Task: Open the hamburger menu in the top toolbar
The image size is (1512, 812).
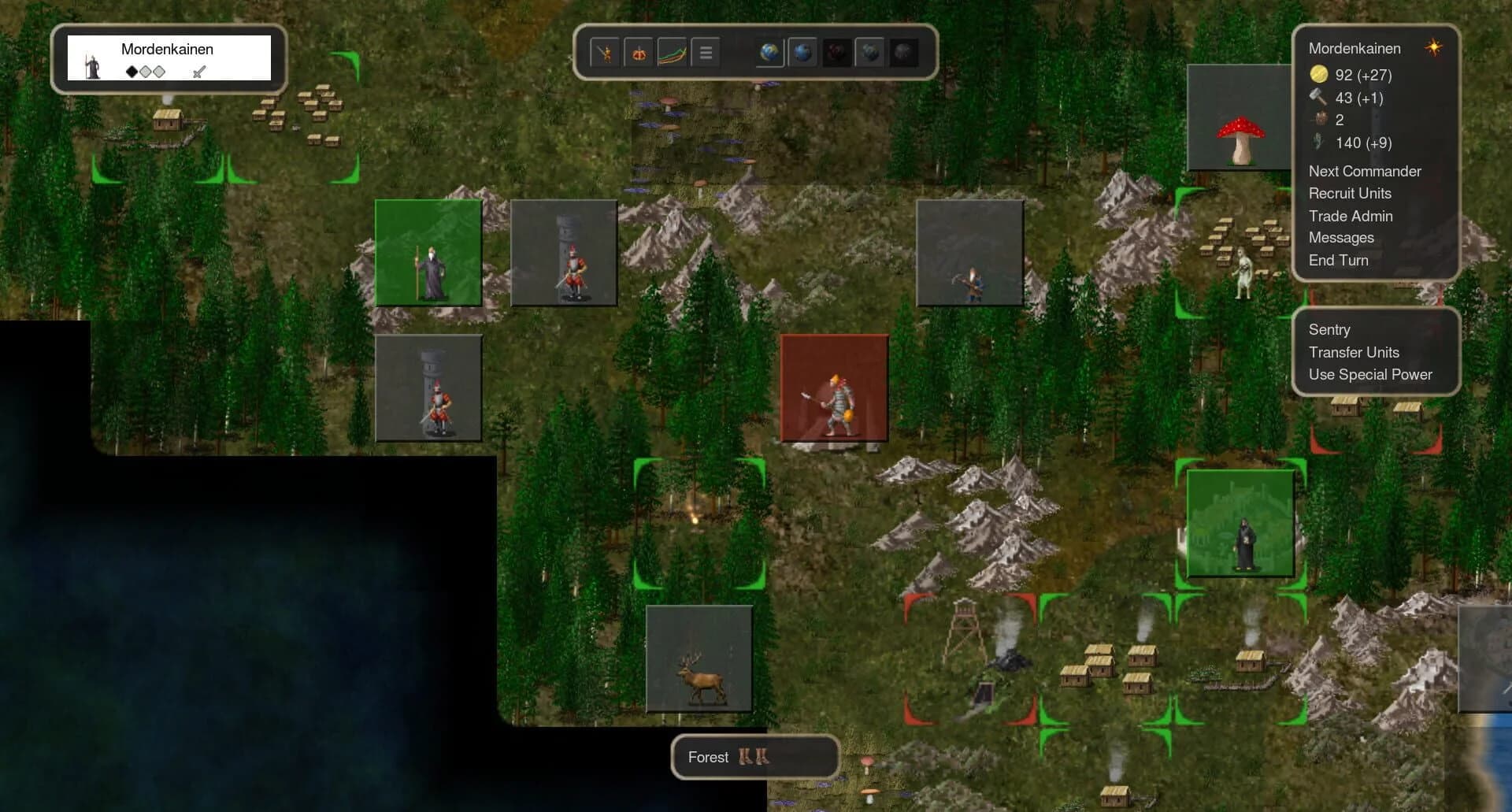Action: 706,52
